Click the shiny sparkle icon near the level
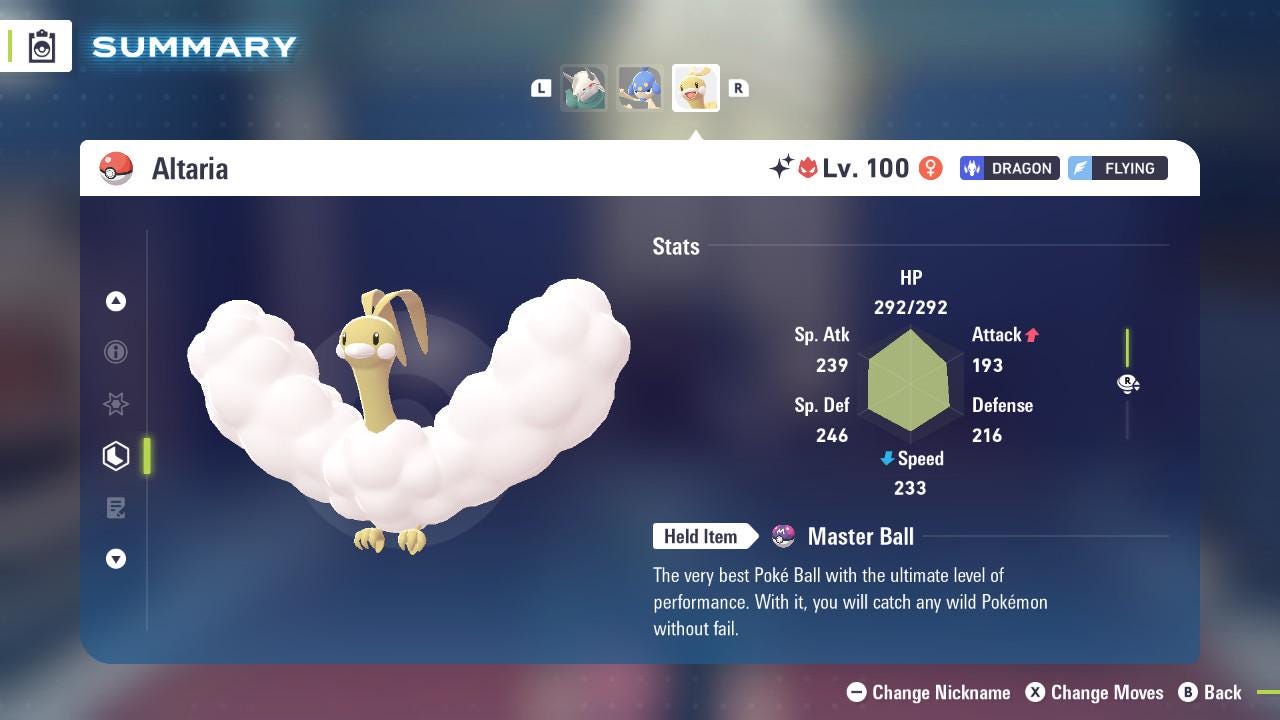 tap(784, 168)
